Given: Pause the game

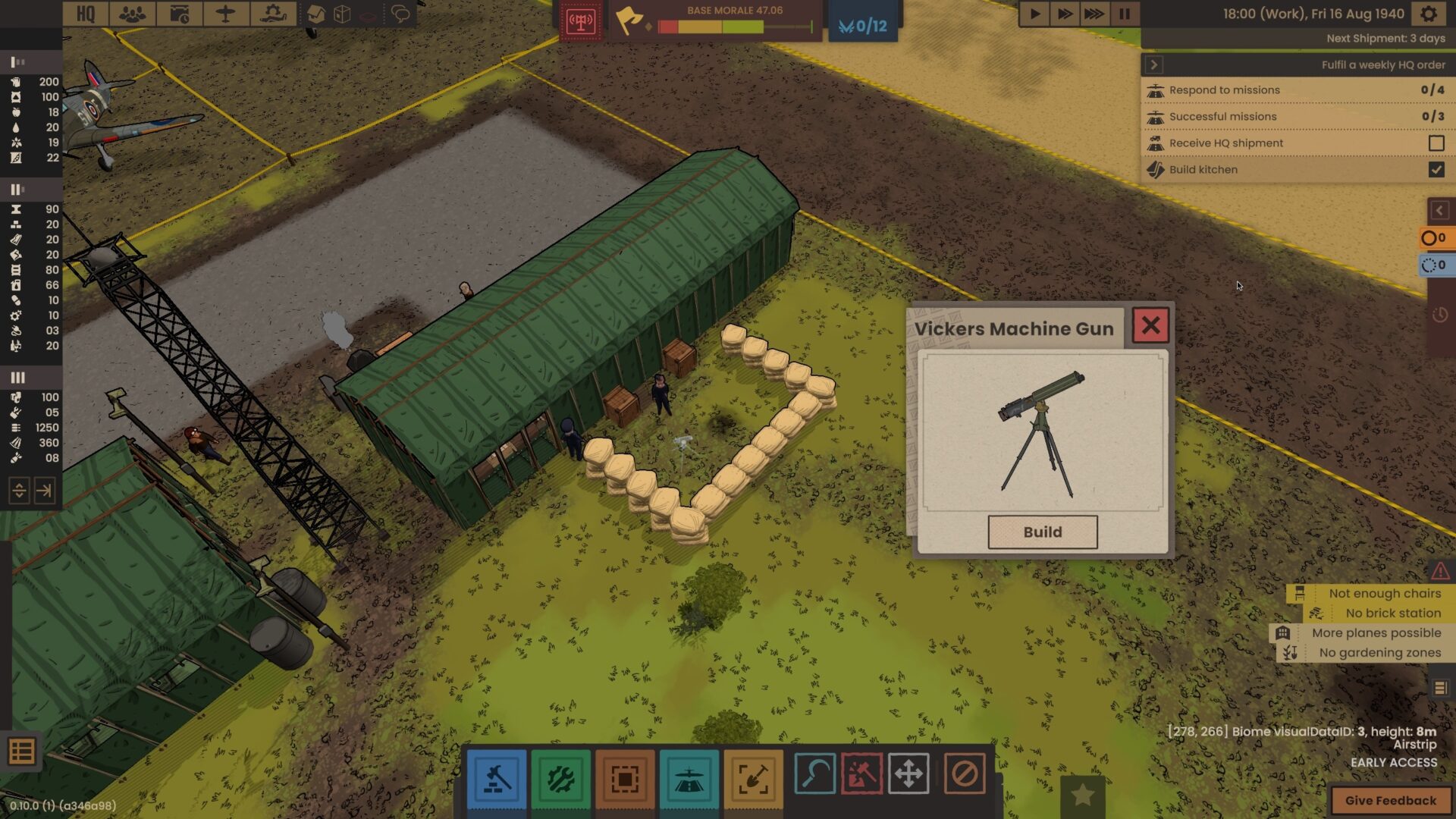Looking at the screenshot, I should (x=1124, y=14).
